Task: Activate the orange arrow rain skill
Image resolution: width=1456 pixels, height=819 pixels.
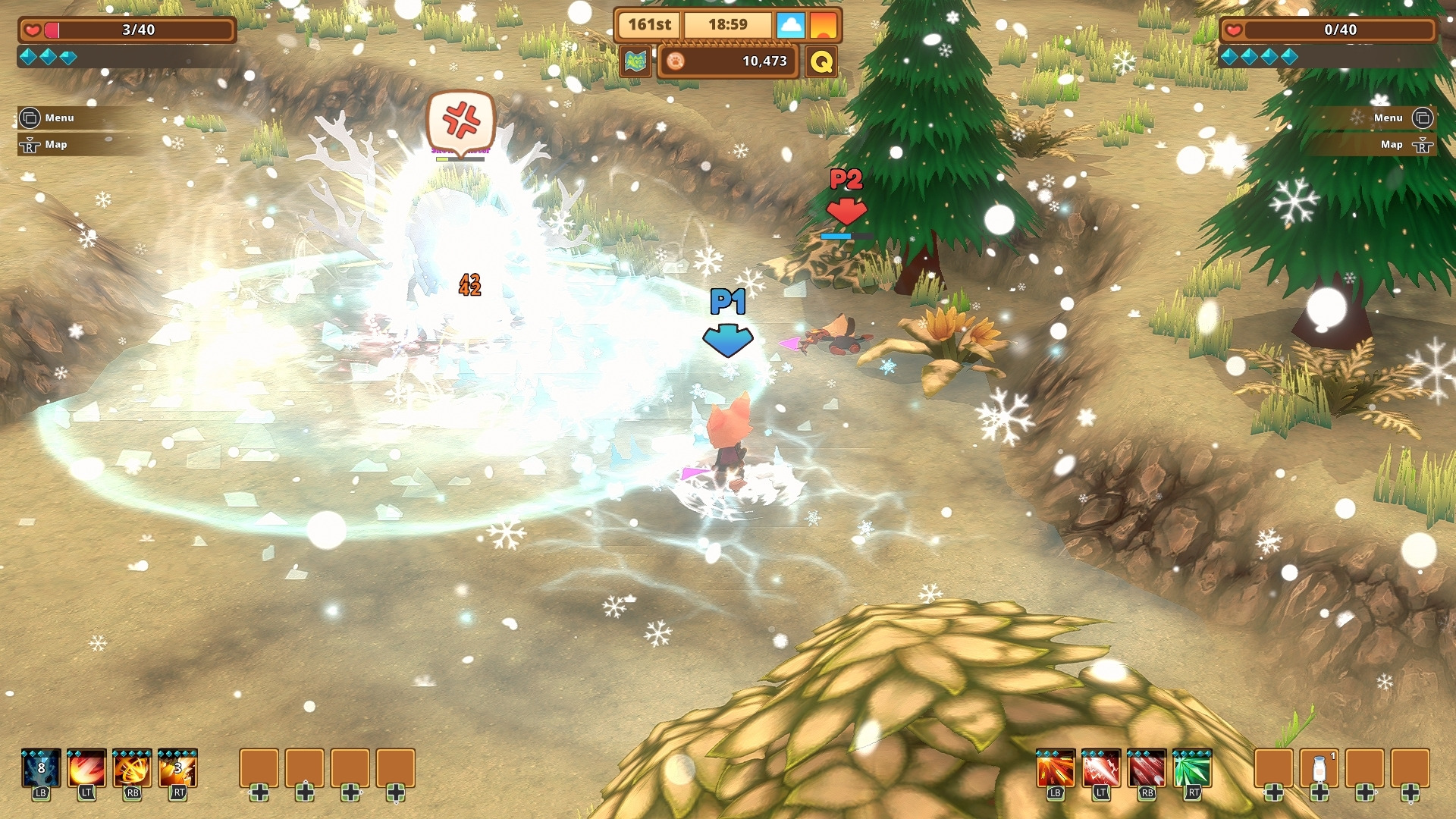Action: [1056, 770]
